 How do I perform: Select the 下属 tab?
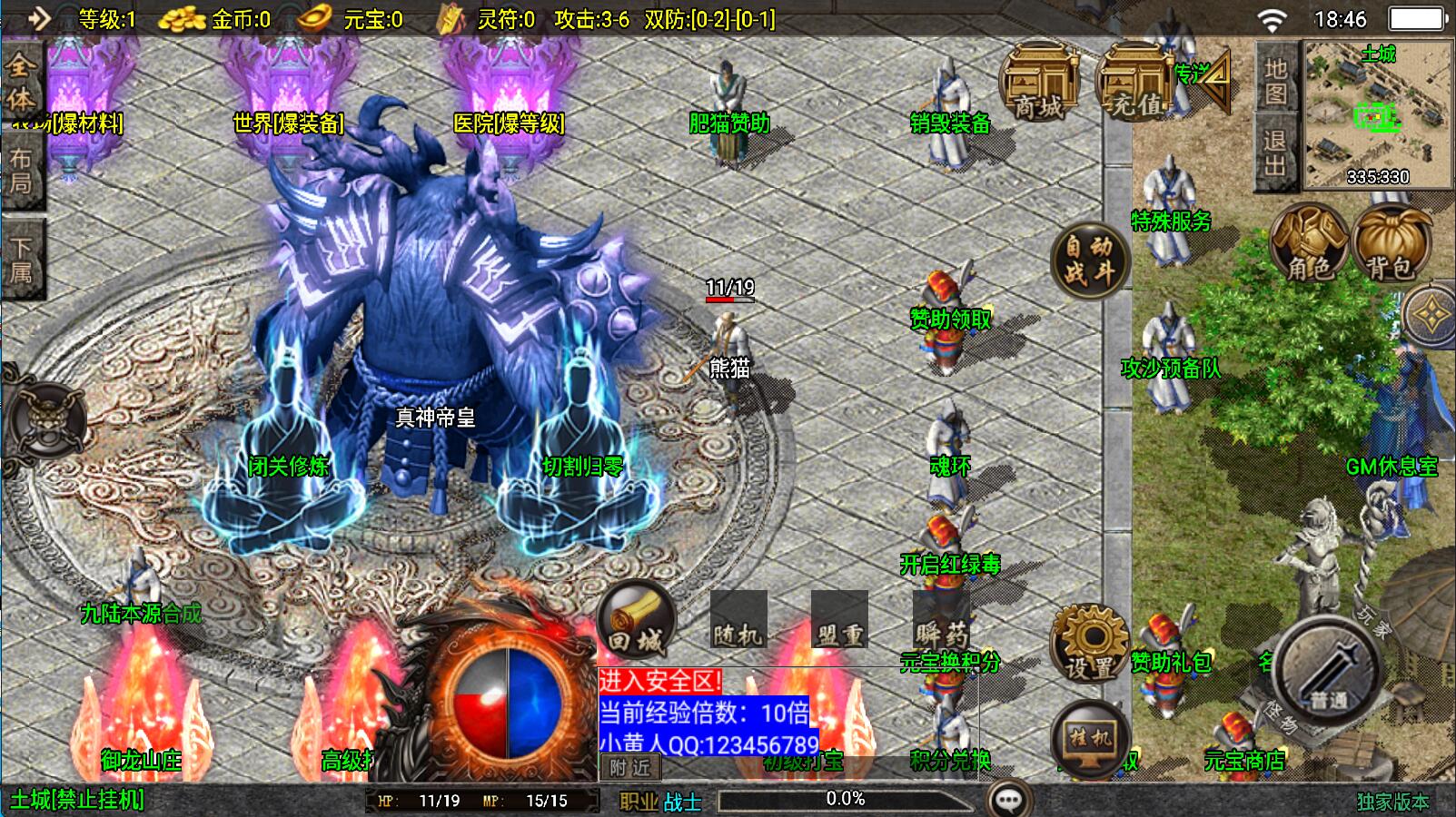click(21, 260)
